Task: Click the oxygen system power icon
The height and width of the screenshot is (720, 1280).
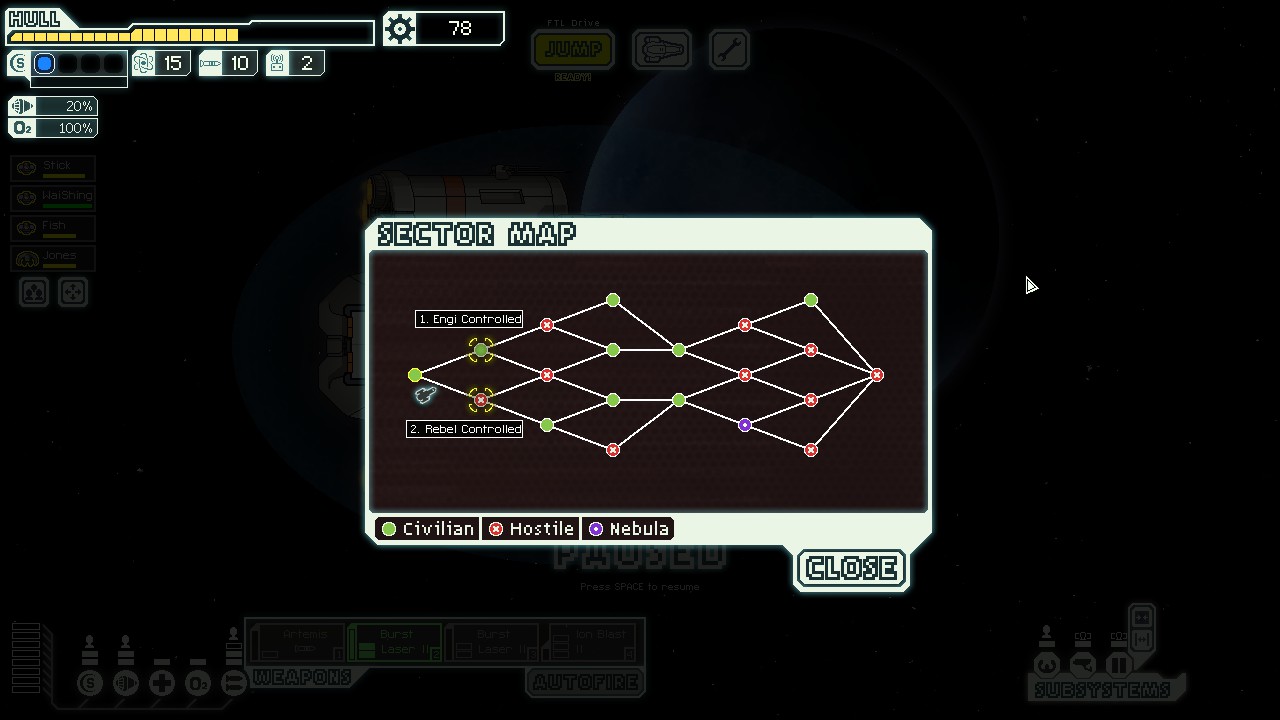Action: [198, 684]
